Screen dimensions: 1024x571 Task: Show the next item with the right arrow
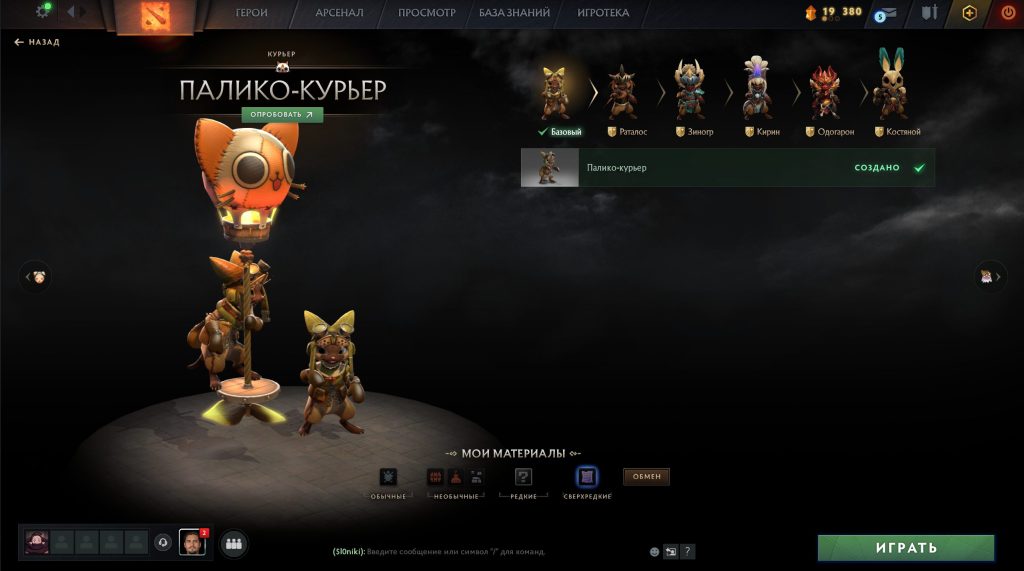click(x=989, y=276)
